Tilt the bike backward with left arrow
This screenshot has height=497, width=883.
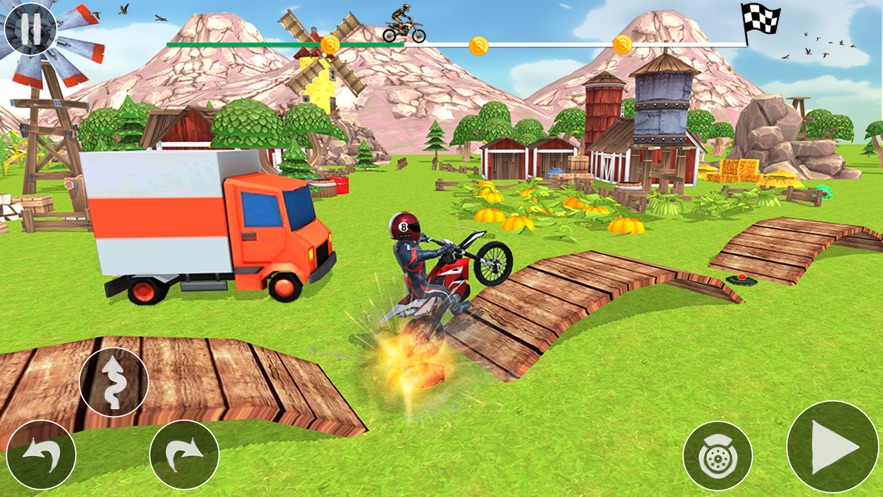tap(41, 454)
